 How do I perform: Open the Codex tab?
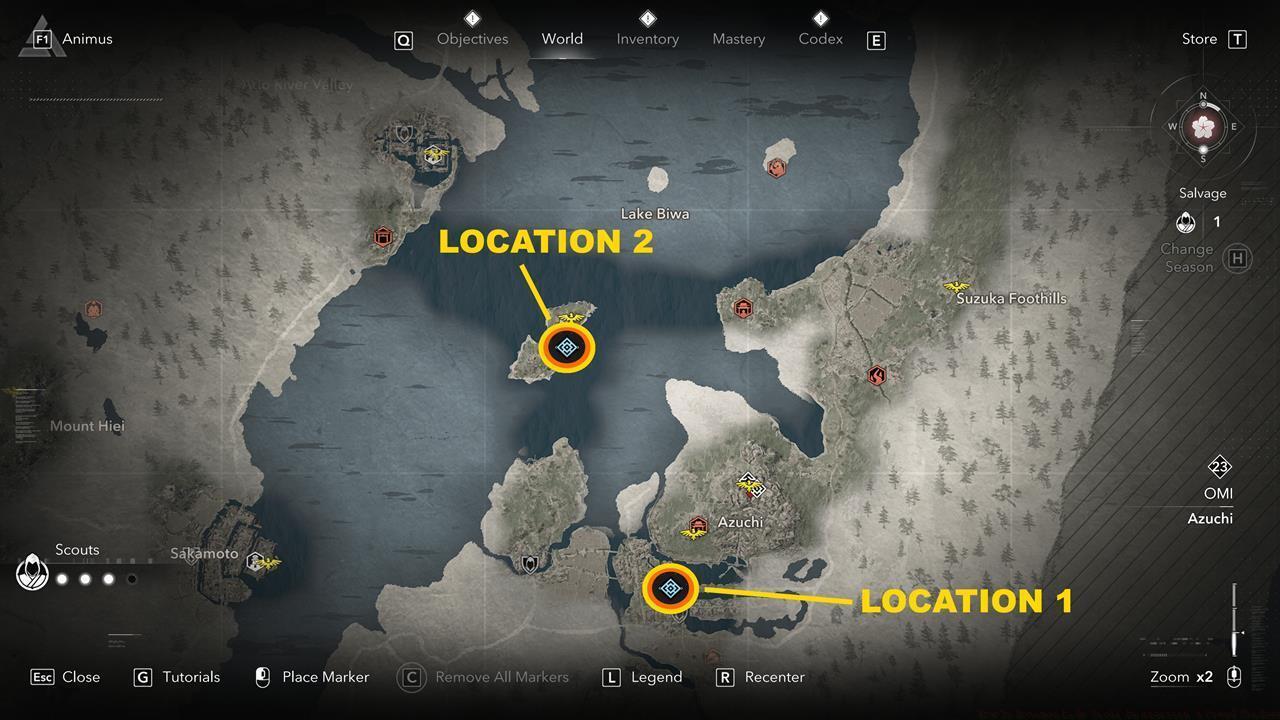820,38
